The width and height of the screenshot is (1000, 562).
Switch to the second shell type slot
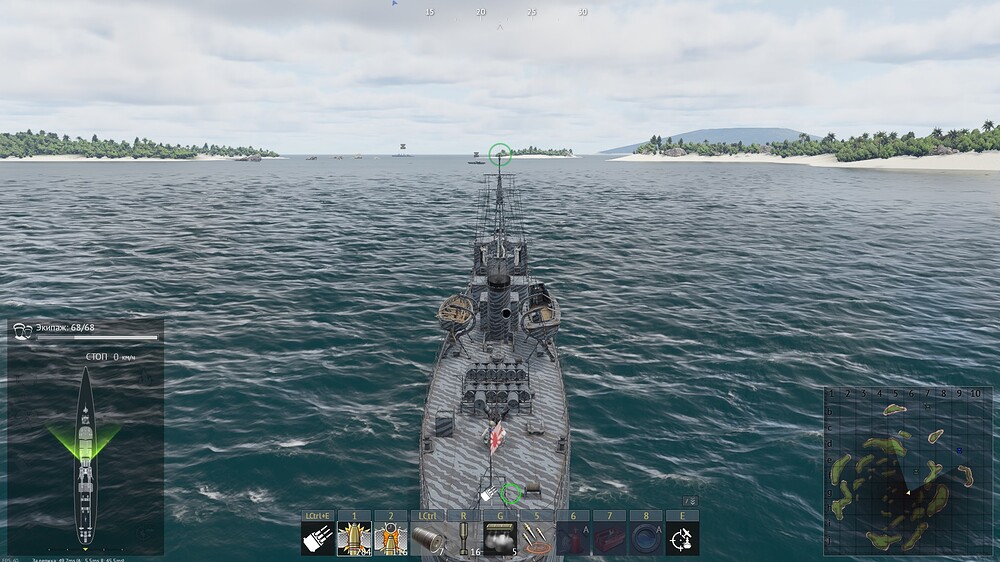tap(391, 538)
